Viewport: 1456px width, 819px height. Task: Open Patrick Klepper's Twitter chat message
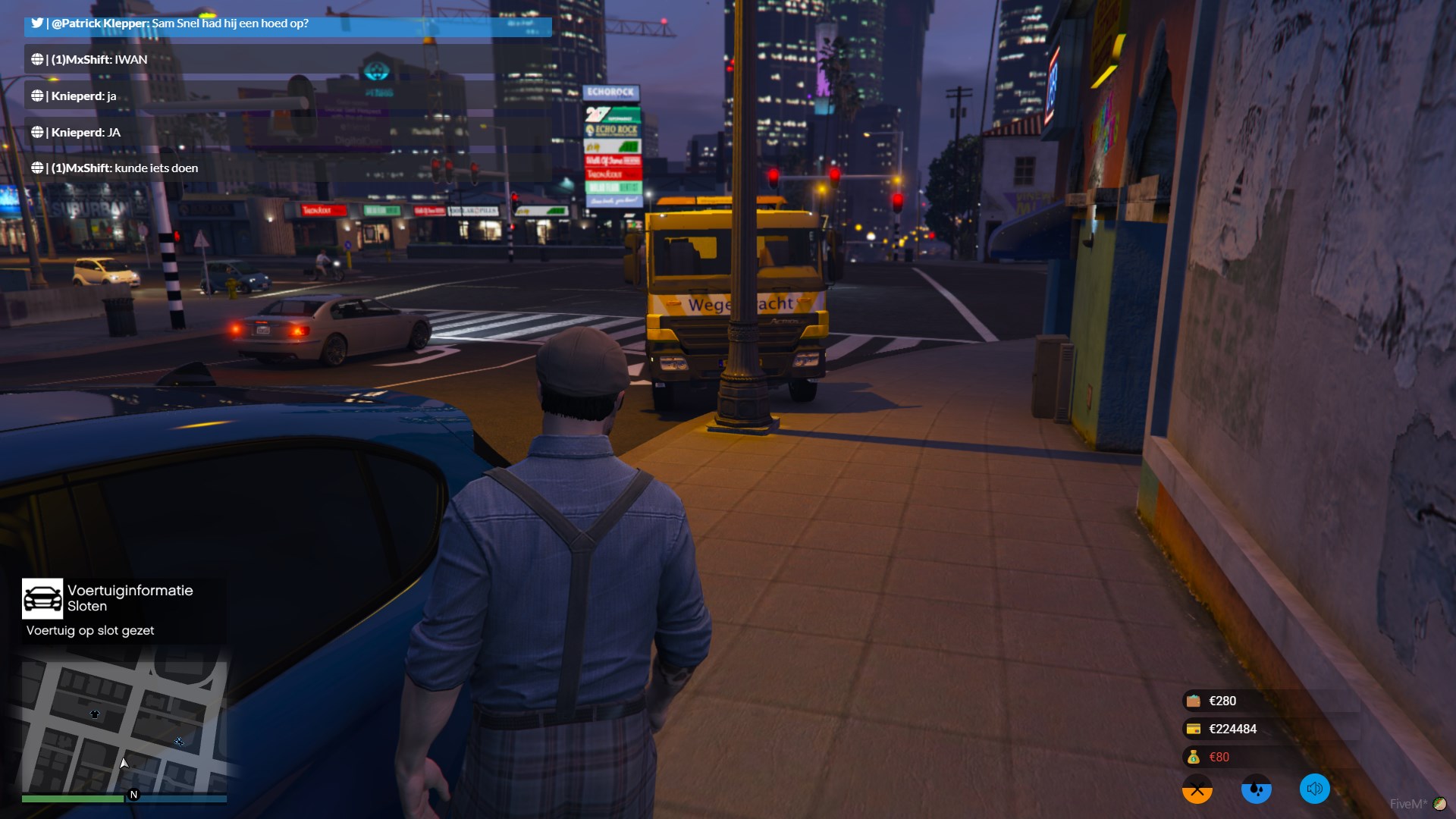(288, 24)
